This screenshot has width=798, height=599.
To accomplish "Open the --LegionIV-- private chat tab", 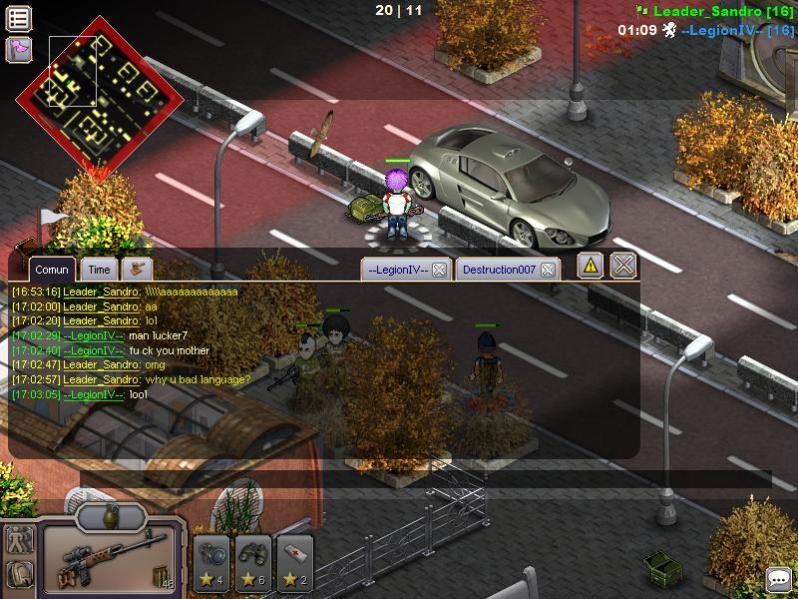I will point(397,270).
